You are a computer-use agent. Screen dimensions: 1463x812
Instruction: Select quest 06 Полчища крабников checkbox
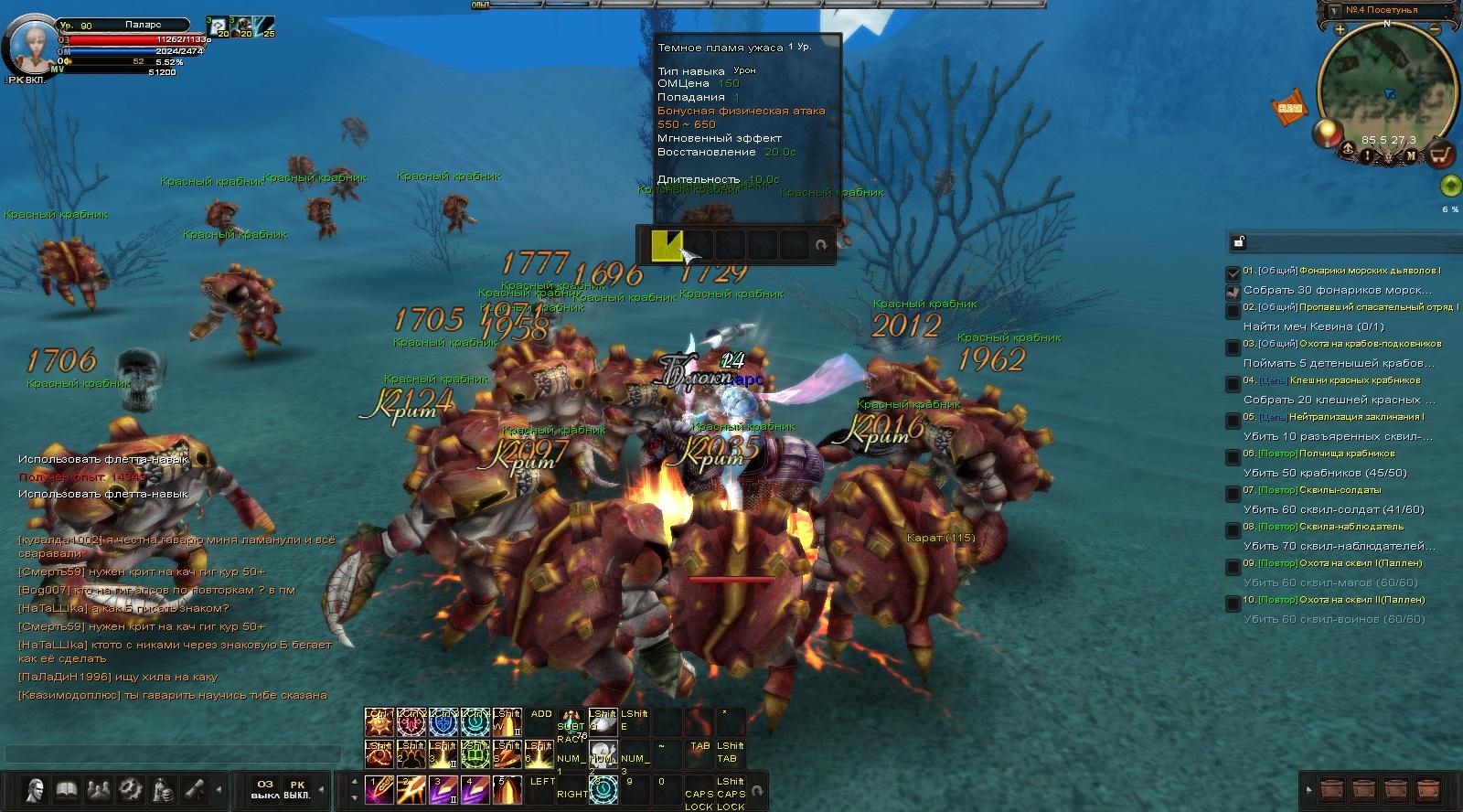(1233, 457)
